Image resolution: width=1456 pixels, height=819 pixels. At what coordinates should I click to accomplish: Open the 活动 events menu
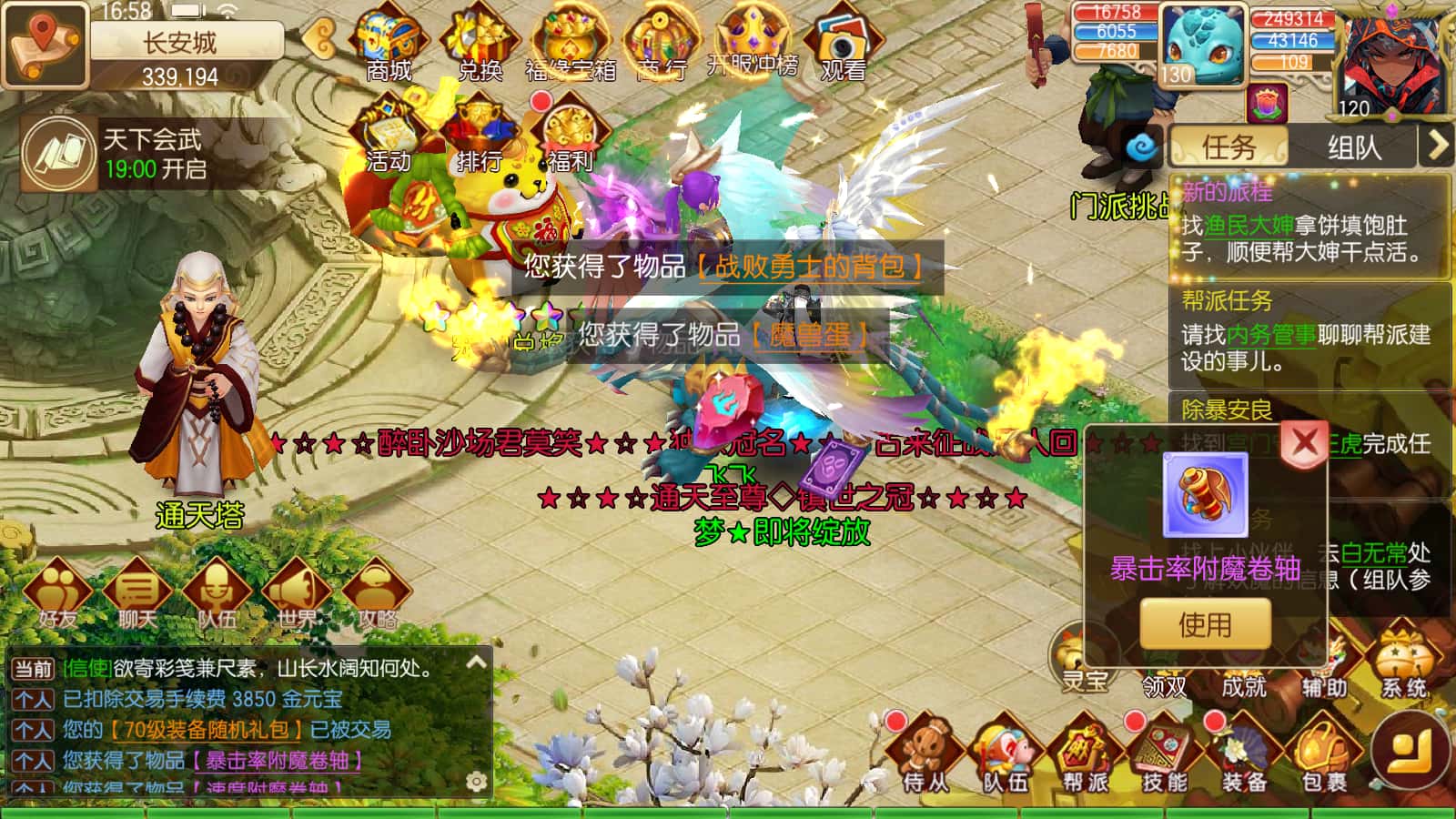[389, 136]
